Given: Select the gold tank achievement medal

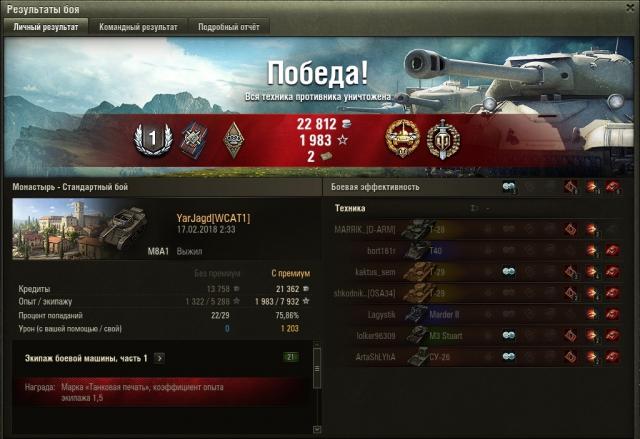Looking at the screenshot, I should pyautogui.click(x=400, y=139).
